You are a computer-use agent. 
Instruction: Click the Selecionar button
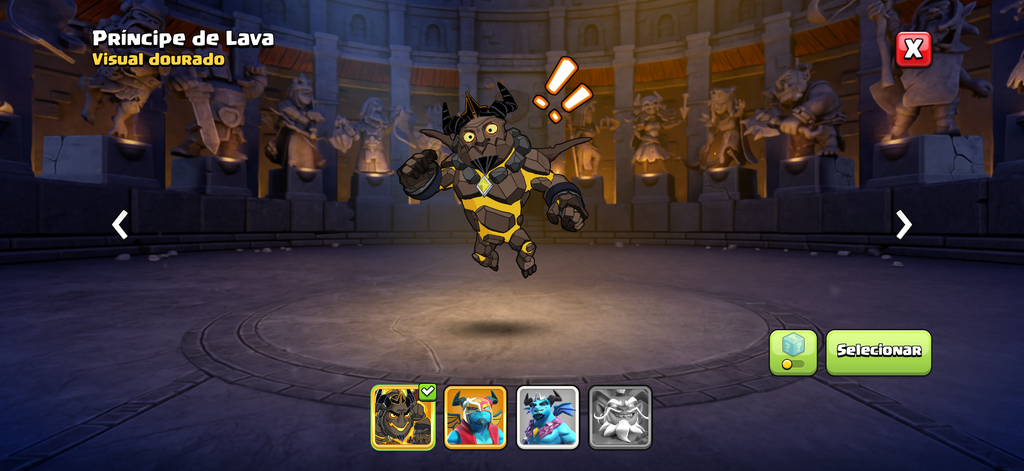point(878,352)
